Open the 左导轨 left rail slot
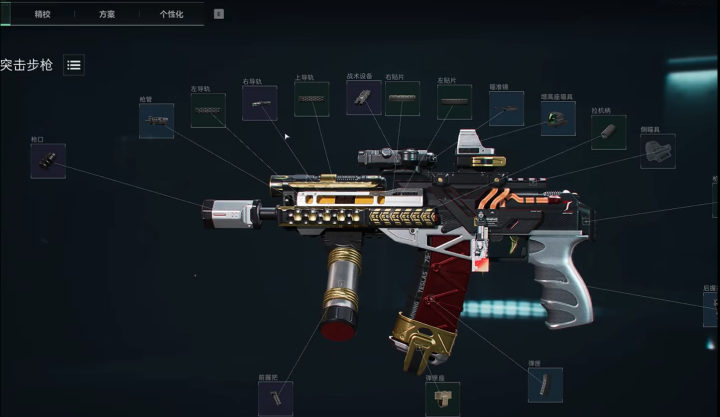Screen dimensions: 720x417 click(x=208, y=110)
